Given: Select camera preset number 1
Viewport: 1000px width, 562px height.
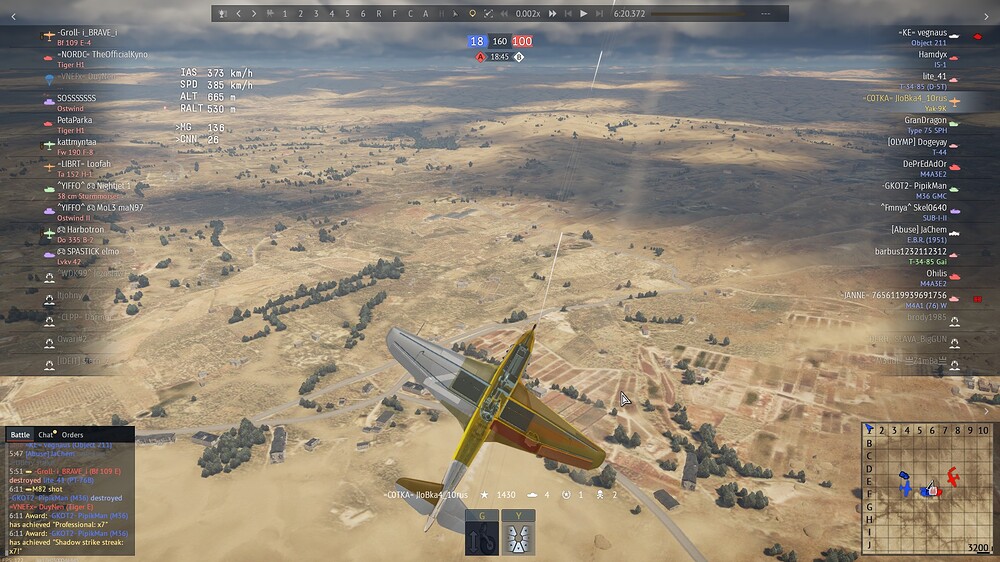Looking at the screenshot, I should click(285, 14).
